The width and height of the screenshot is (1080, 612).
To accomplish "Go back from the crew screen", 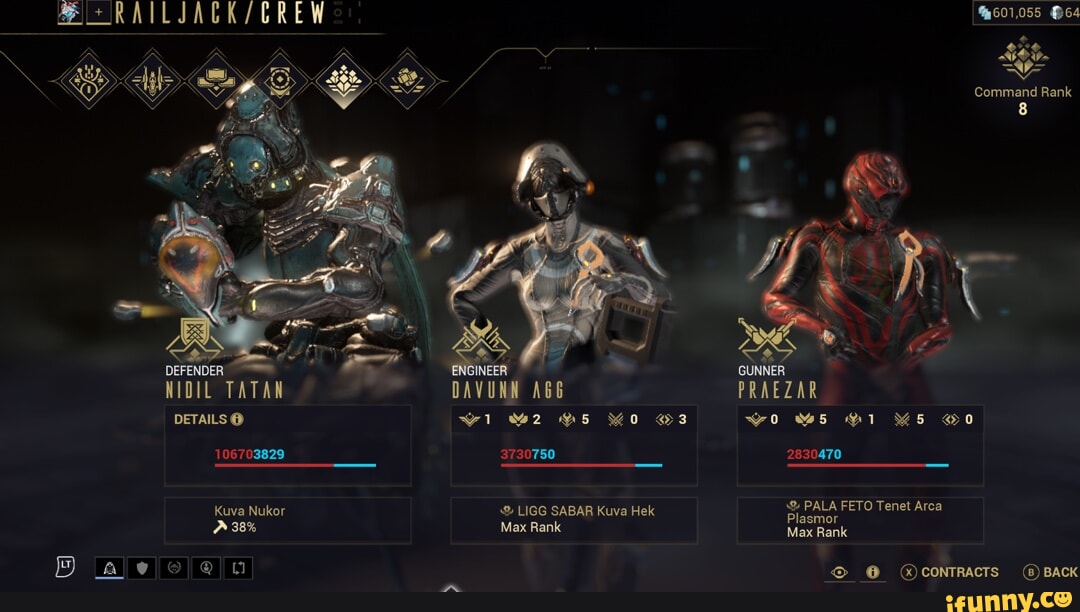I will coord(1050,572).
